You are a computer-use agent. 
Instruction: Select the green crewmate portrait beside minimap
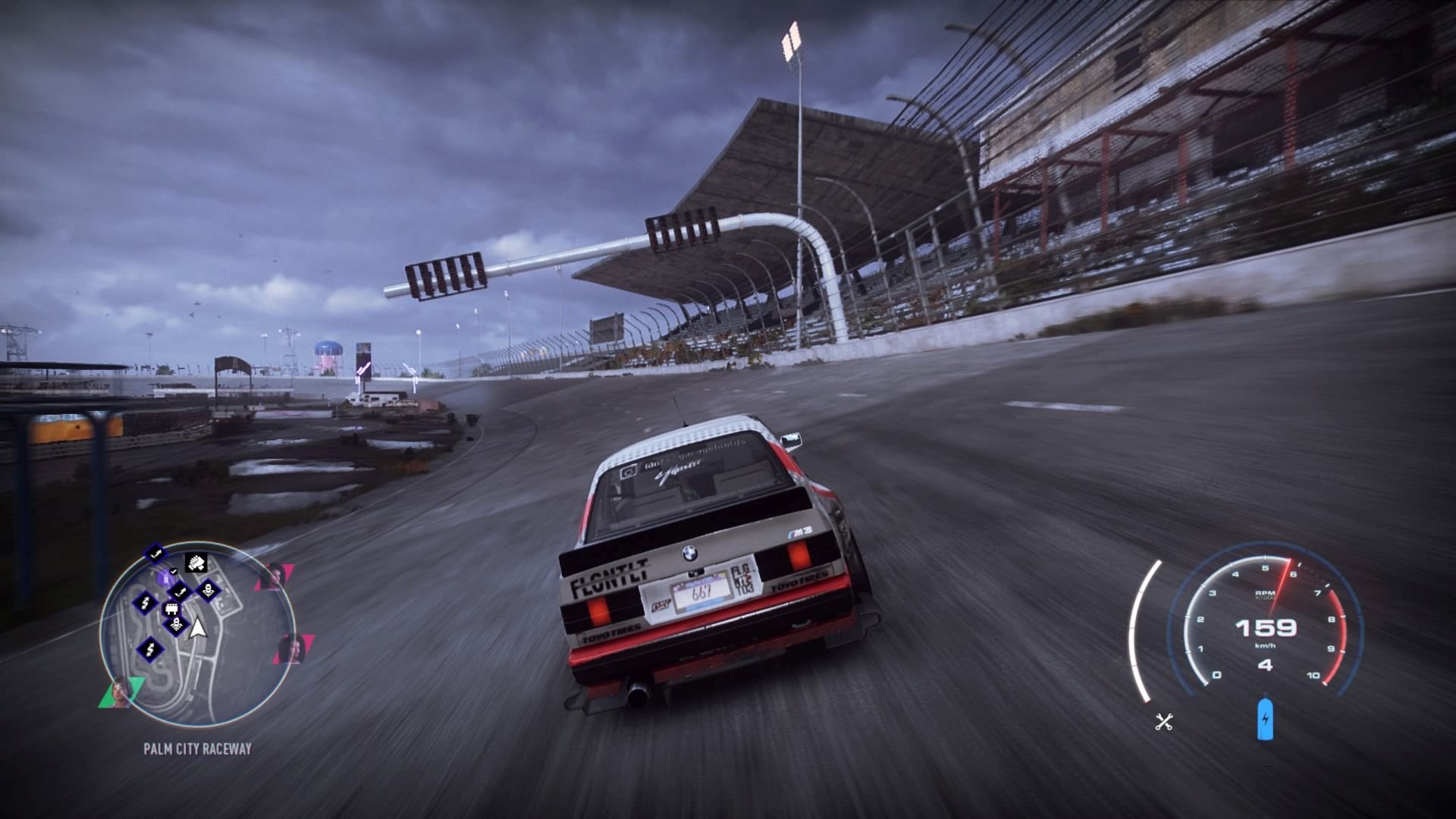point(121,693)
